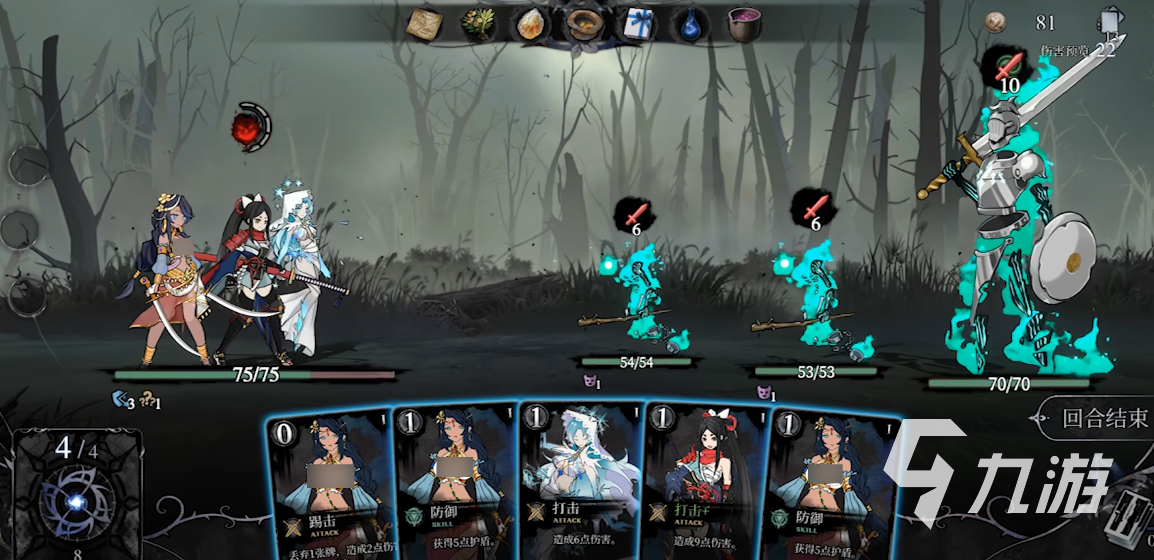Inspect the blue potion flask relic
The height and width of the screenshot is (560, 1154).
click(689, 24)
